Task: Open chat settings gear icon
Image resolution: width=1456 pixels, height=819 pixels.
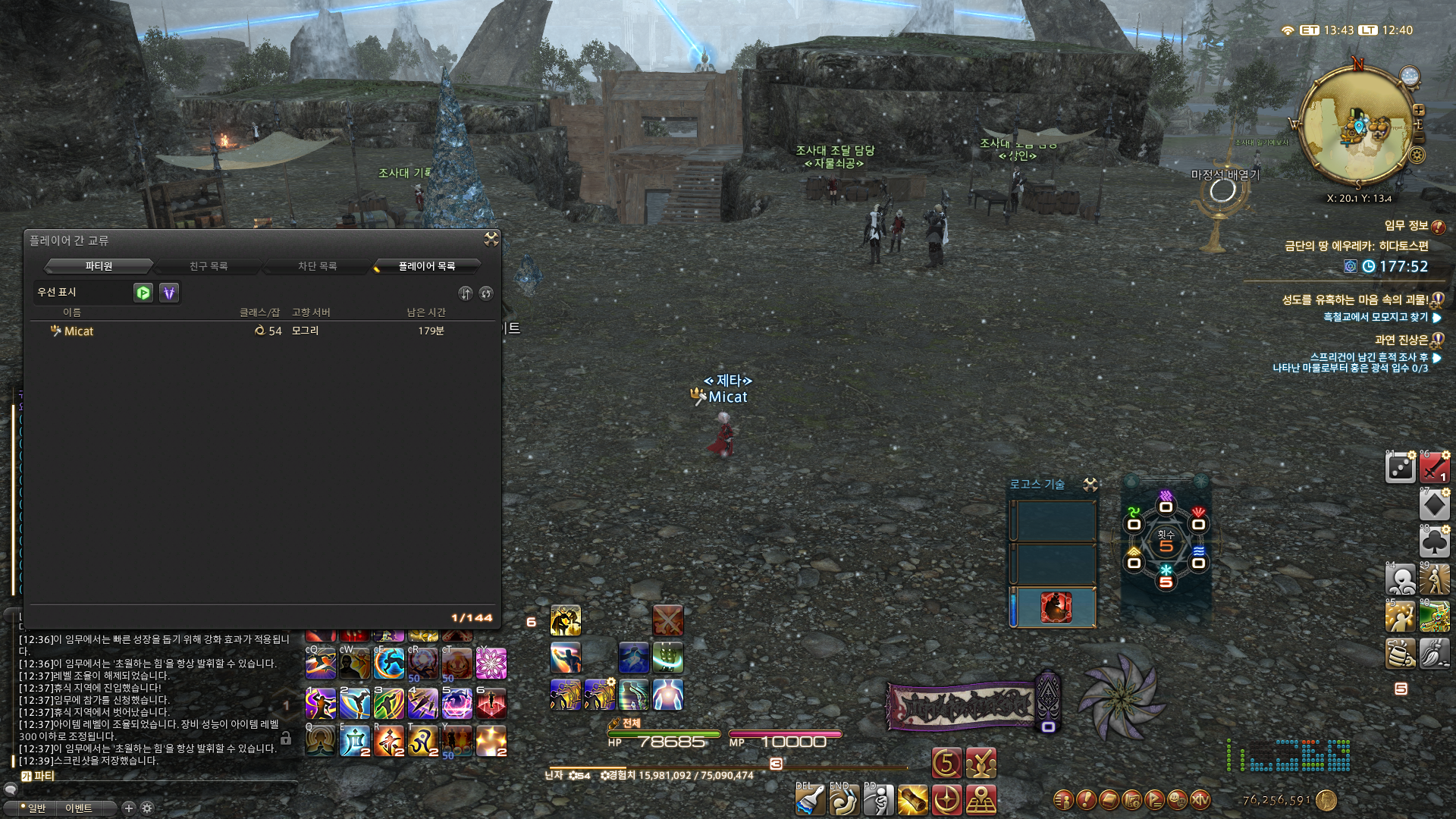Action: point(147,808)
